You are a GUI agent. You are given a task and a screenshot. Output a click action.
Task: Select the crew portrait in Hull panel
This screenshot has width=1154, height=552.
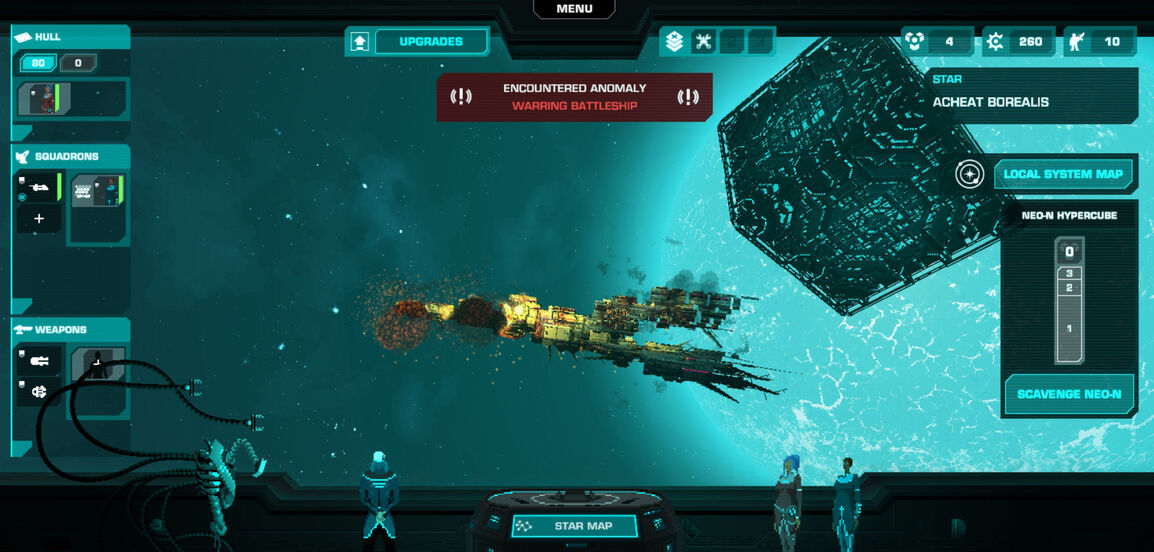click(44, 99)
